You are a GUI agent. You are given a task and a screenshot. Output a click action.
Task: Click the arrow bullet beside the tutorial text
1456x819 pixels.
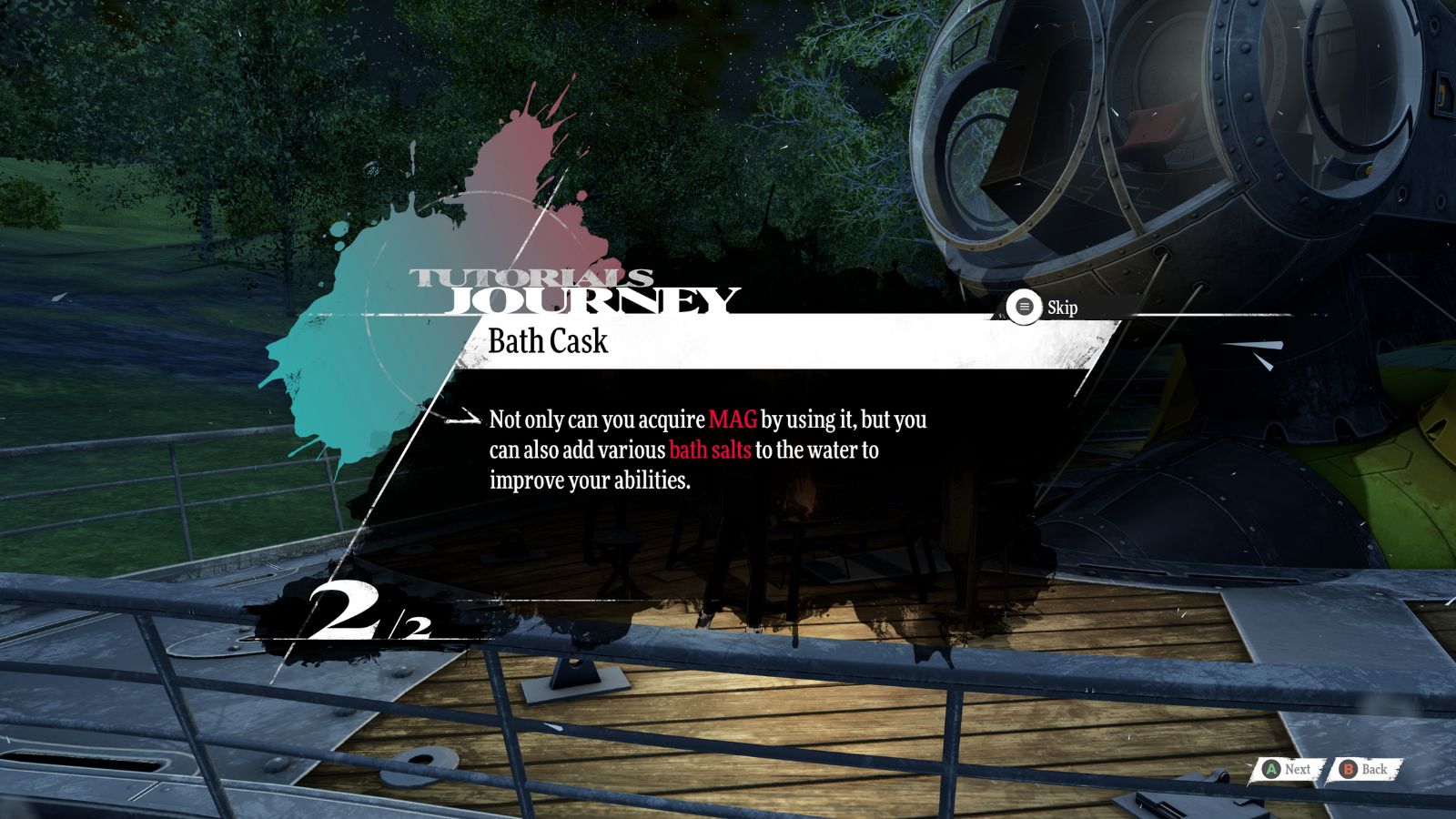pyautogui.click(x=464, y=420)
